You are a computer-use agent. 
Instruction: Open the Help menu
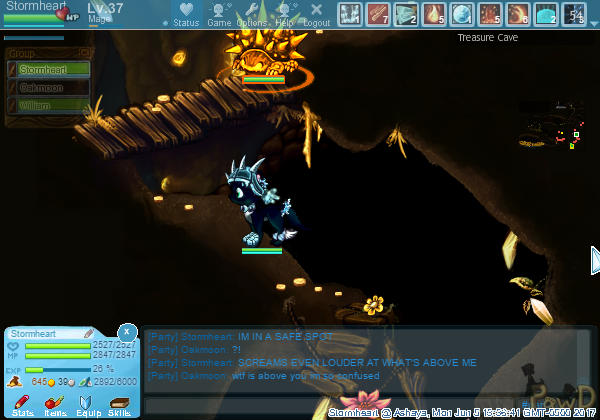tap(284, 14)
